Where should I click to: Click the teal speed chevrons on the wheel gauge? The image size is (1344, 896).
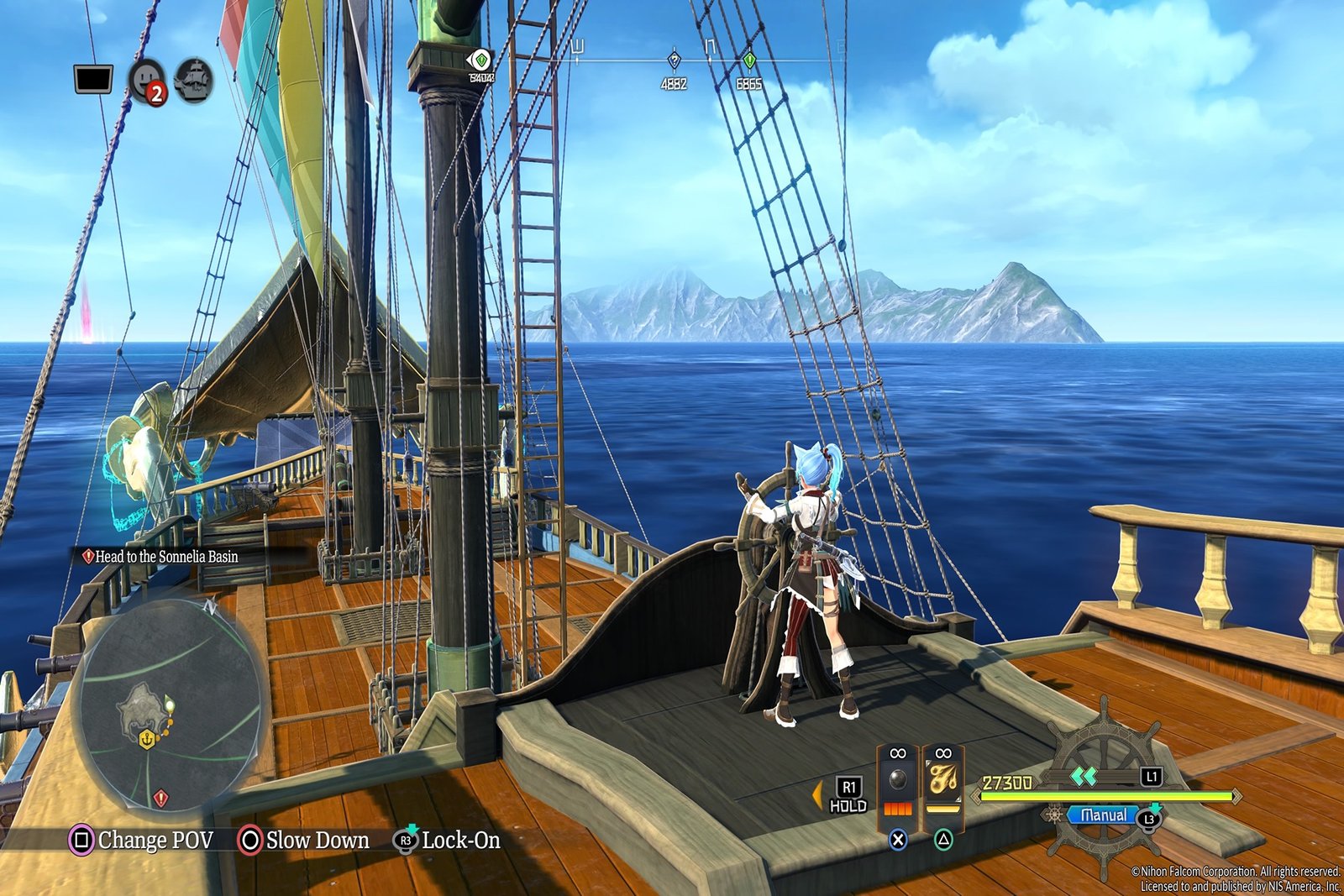coord(1084,777)
